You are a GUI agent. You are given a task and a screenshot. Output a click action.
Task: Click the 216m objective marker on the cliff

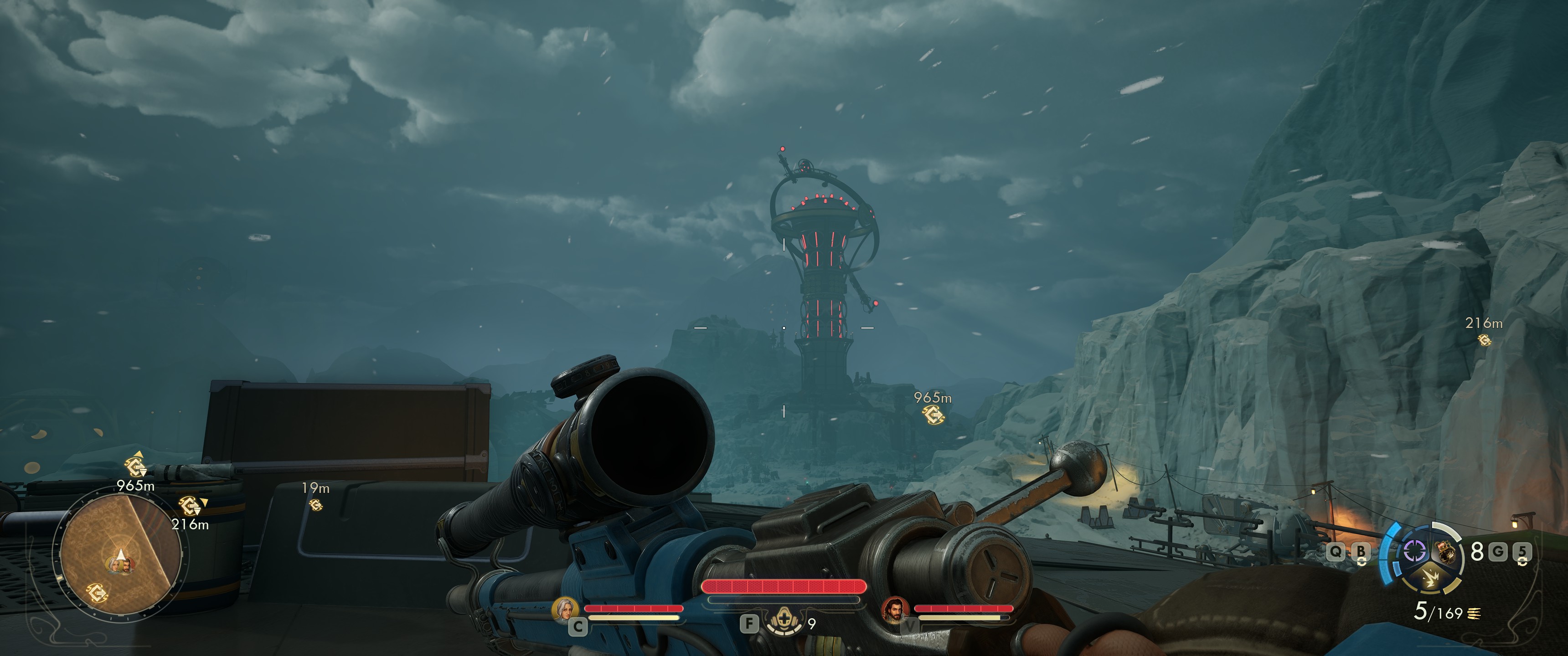1485,339
